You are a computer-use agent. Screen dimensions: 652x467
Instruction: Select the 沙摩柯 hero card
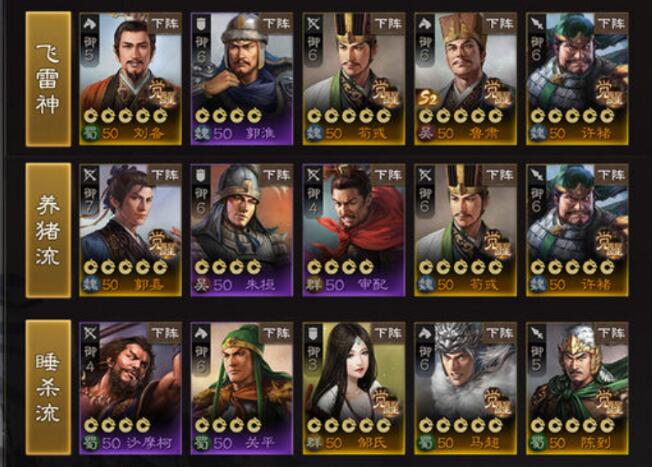129,388
